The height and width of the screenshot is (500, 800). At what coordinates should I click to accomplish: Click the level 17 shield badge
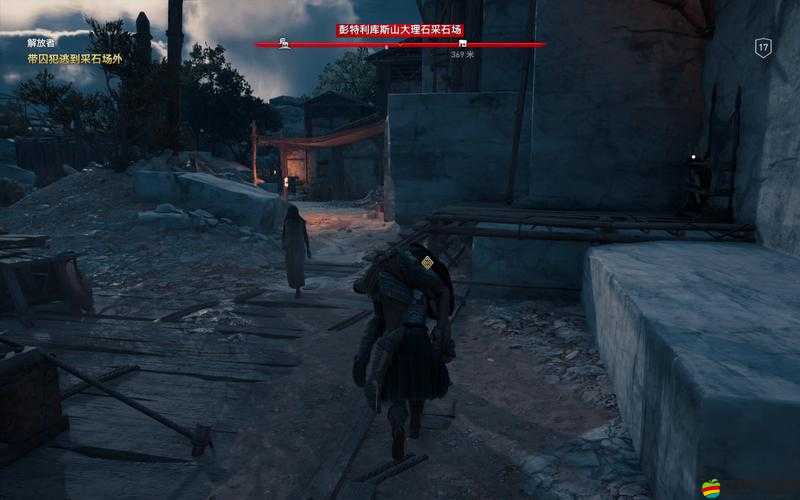763,47
